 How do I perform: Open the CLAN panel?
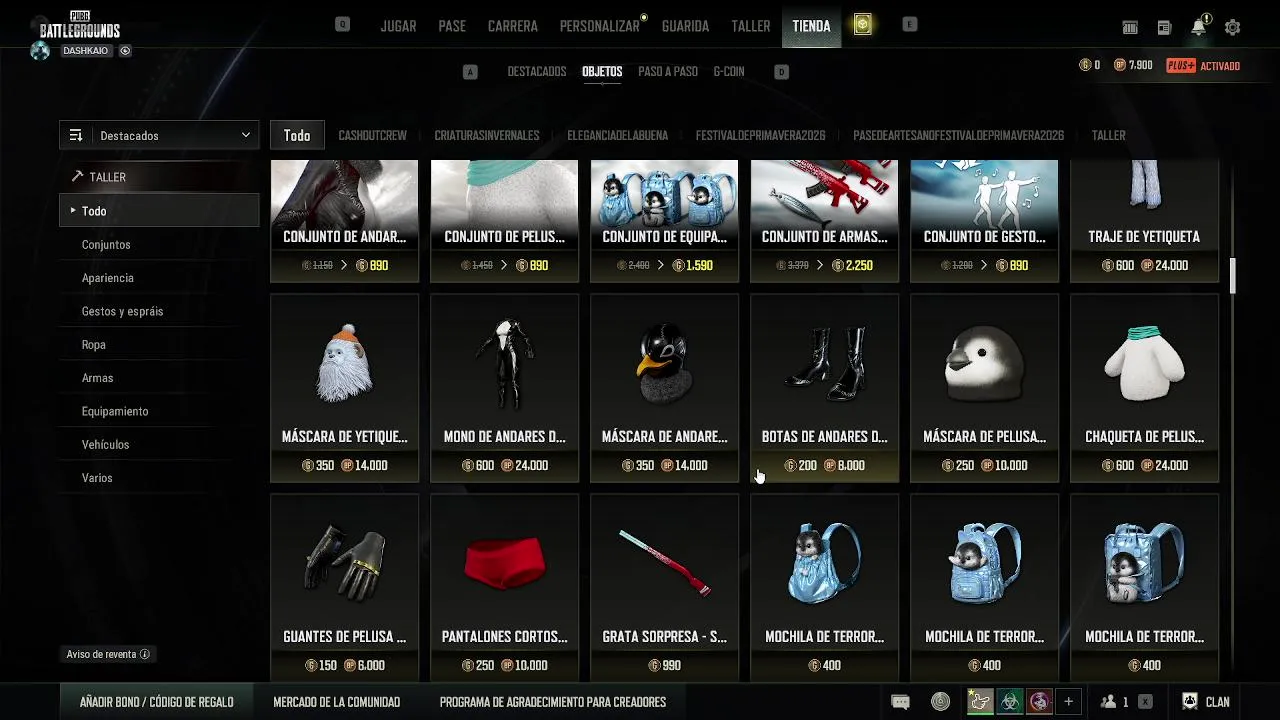click(1206, 702)
